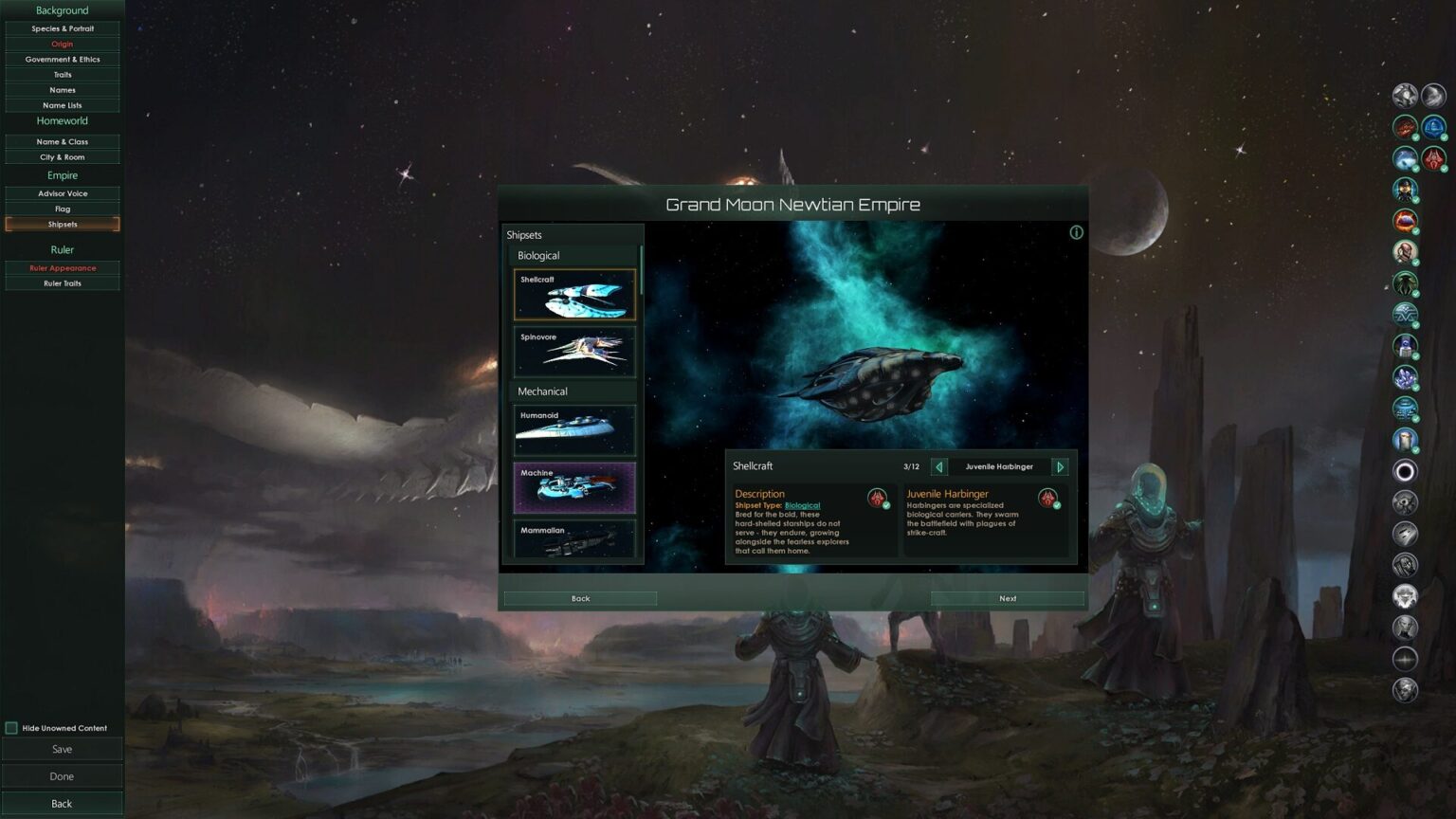Open the Juvenile Harbinger selection box
This screenshot has width=1456, height=819.
point(999,466)
